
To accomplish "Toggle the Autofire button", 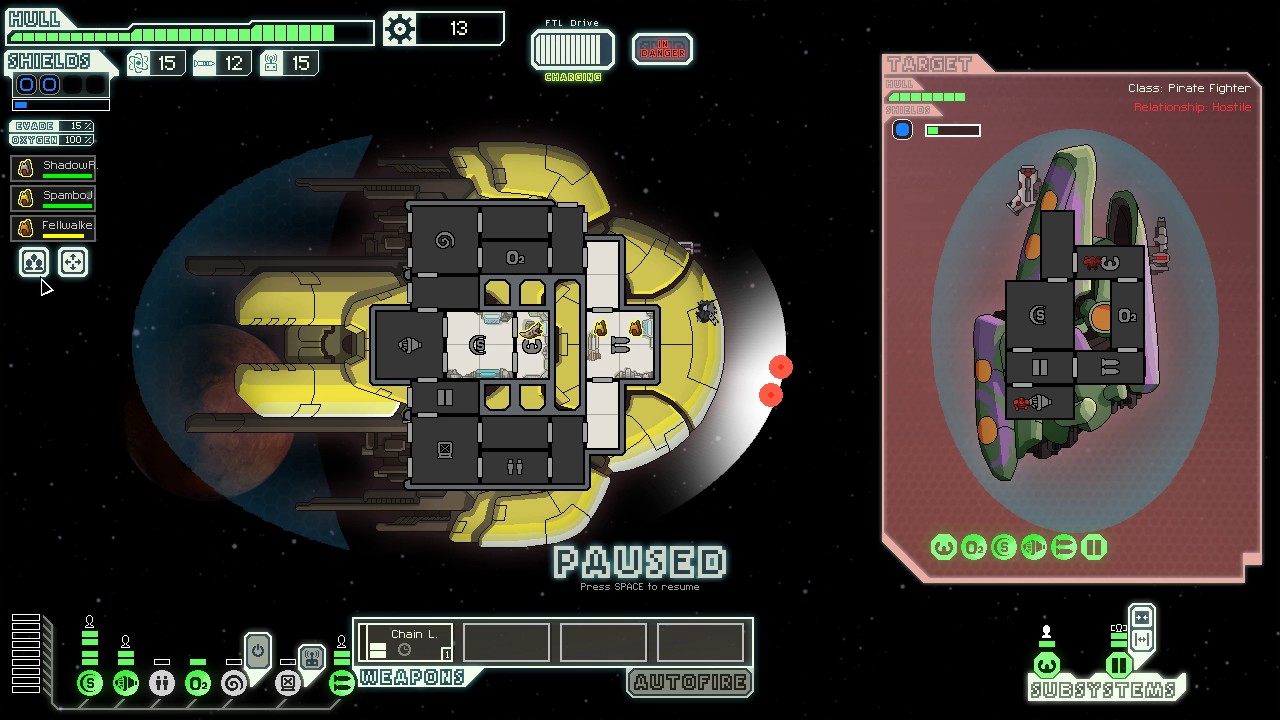I will (x=689, y=683).
